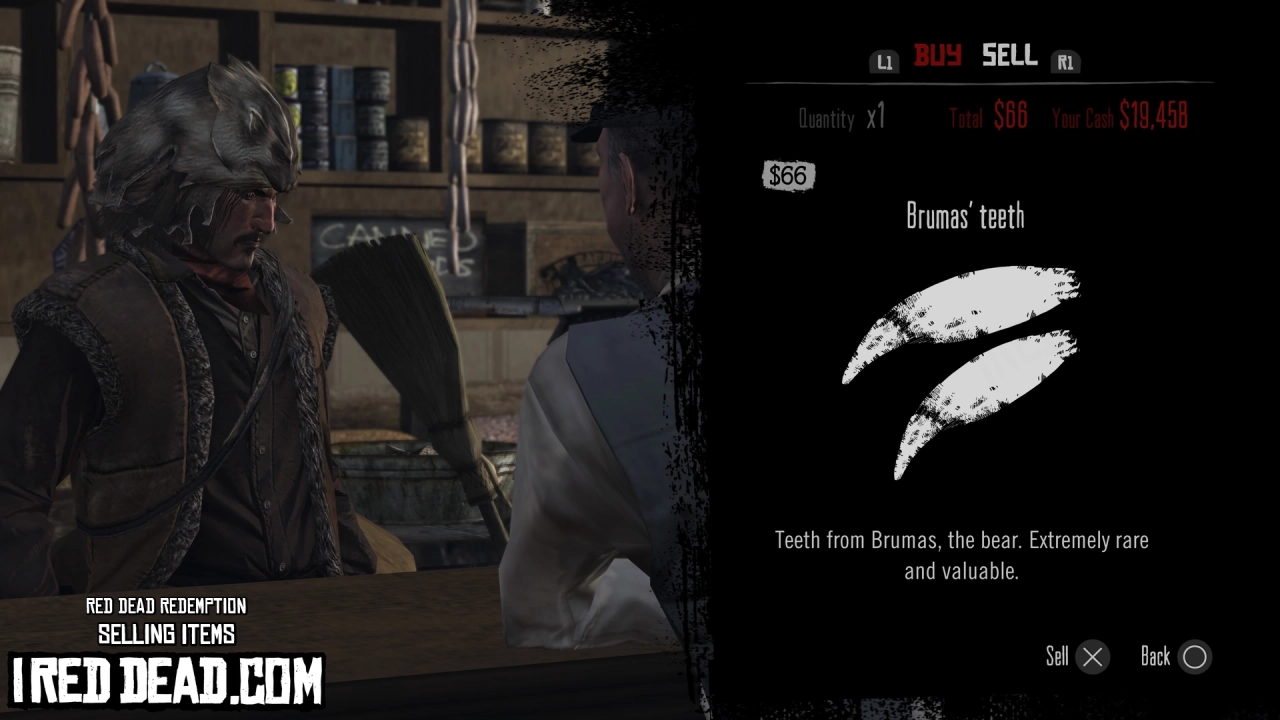Click the $66 price tag graphic
Screen dimensions: 1280x720
pos(788,176)
